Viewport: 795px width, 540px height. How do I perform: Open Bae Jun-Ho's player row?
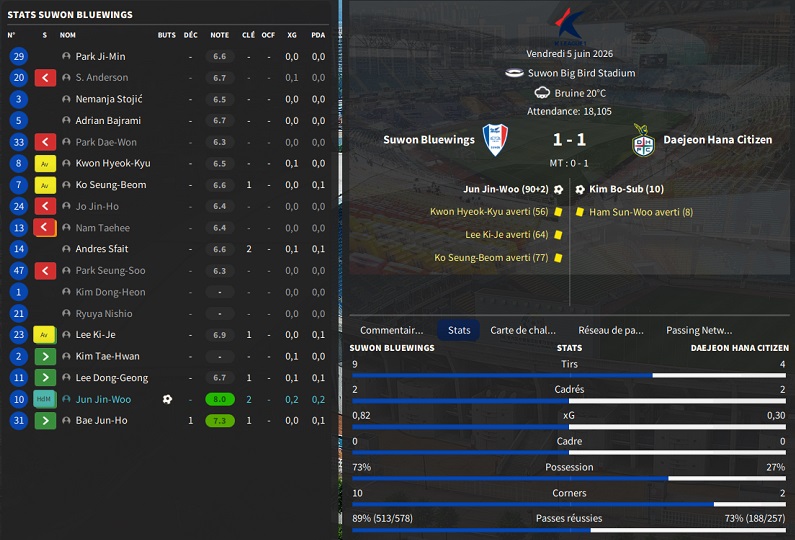point(101,421)
